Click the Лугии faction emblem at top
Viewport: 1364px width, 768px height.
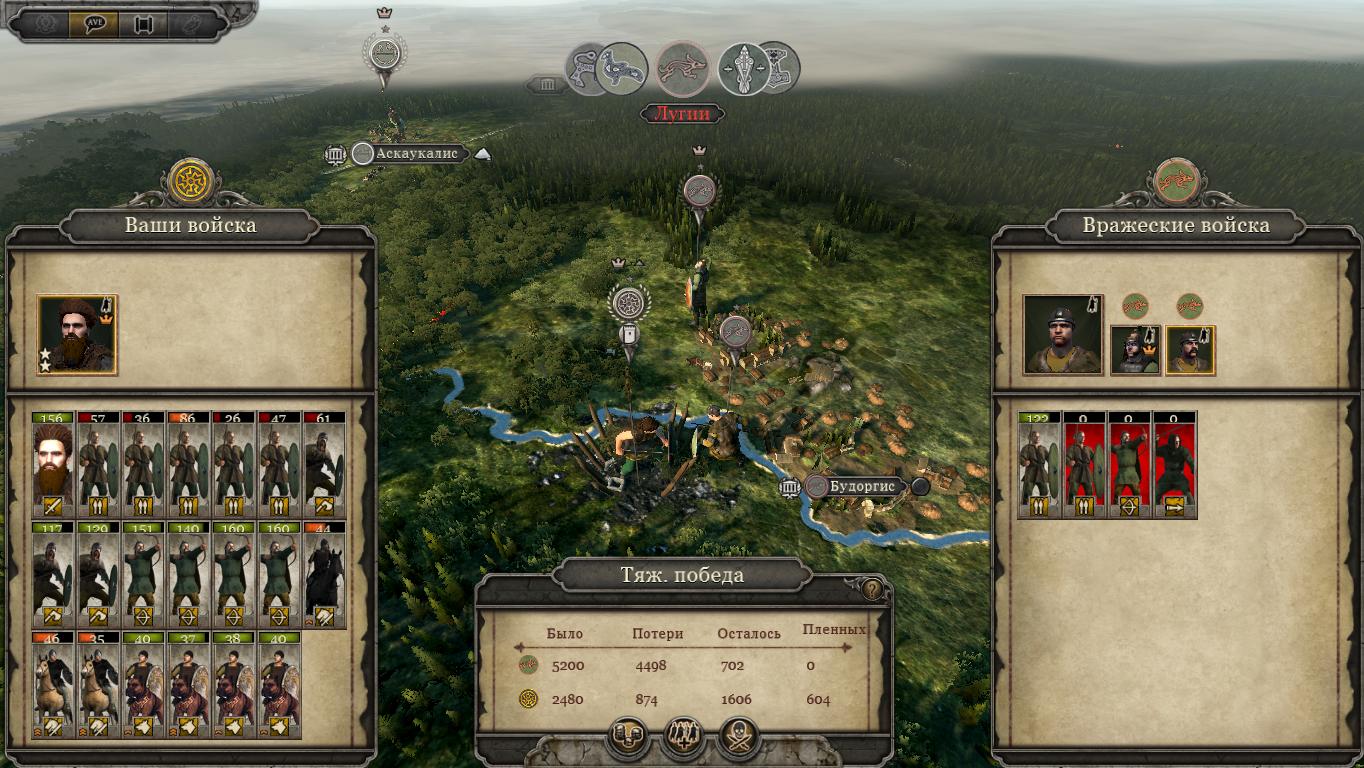684,69
